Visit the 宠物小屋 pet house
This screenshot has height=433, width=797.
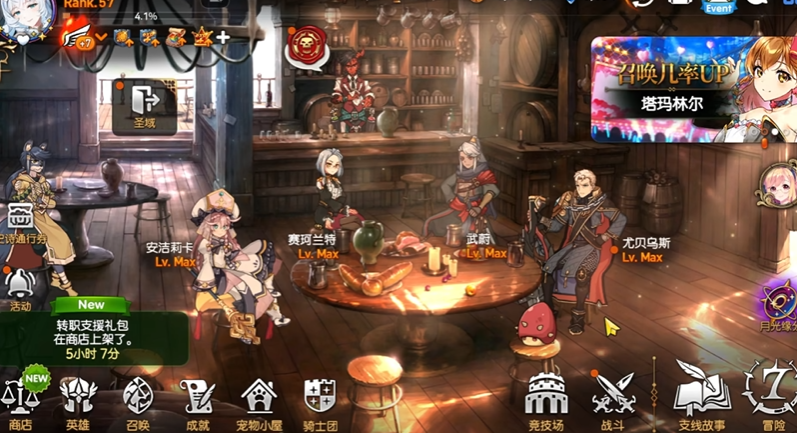(259, 400)
